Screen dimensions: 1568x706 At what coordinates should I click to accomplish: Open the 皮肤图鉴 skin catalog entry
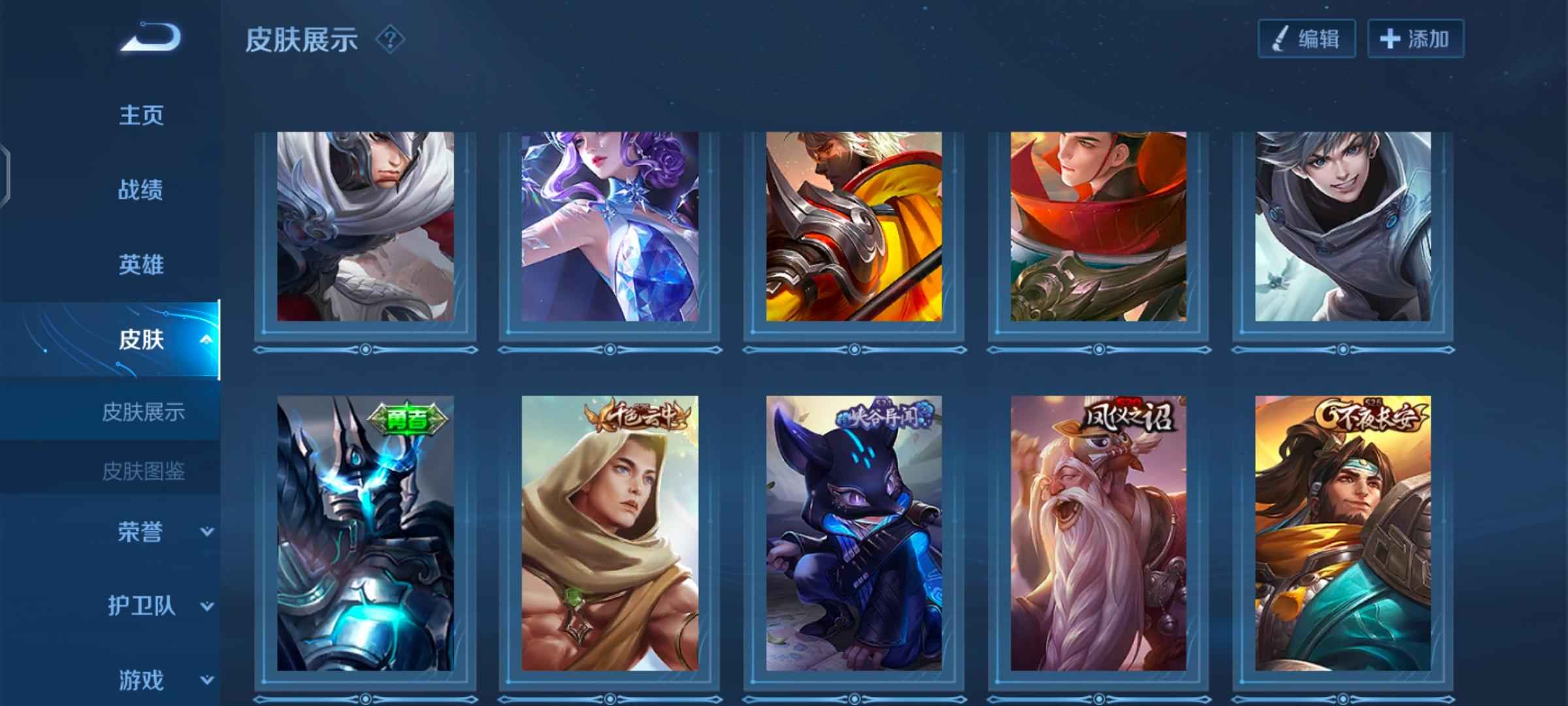(144, 471)
